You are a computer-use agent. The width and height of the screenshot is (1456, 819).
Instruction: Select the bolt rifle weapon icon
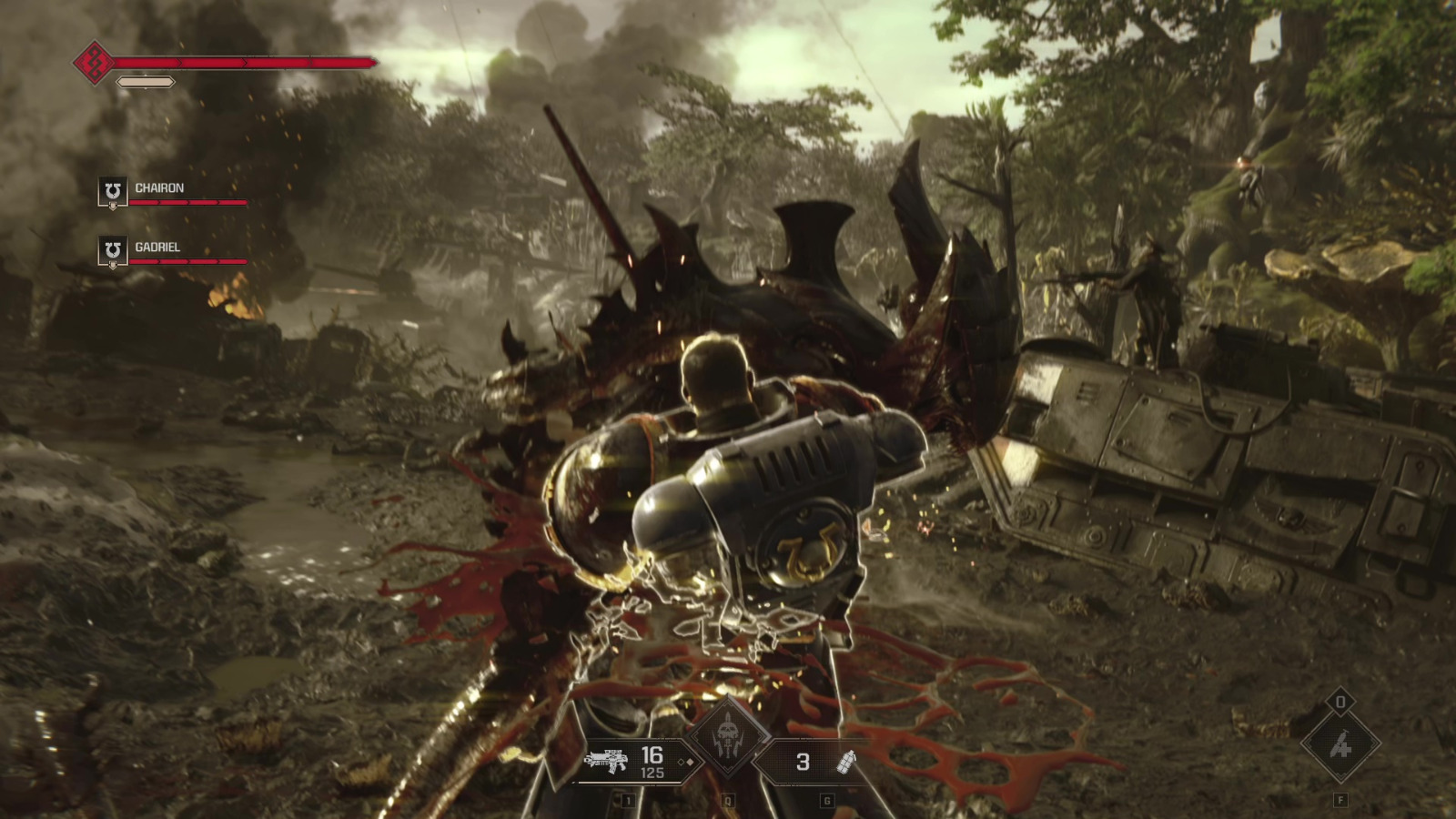pyautogui.click(x=608, y=760)
